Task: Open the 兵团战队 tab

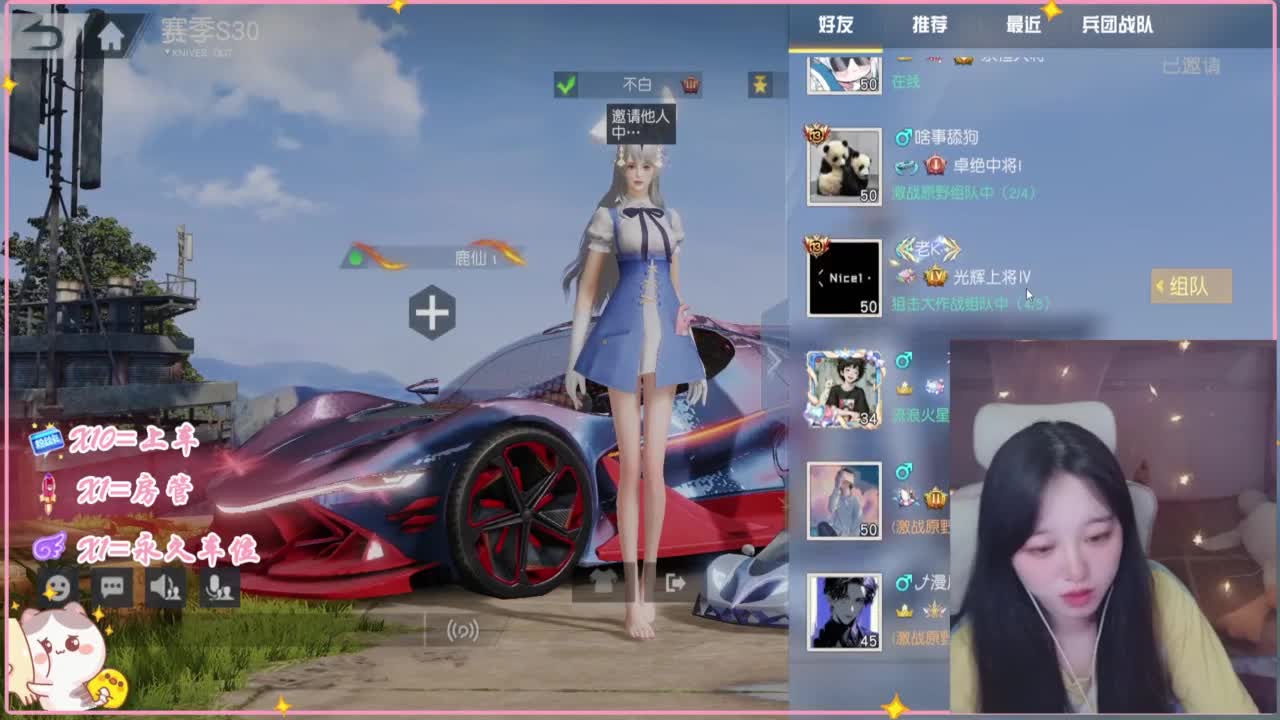Action: point(1116,26)
